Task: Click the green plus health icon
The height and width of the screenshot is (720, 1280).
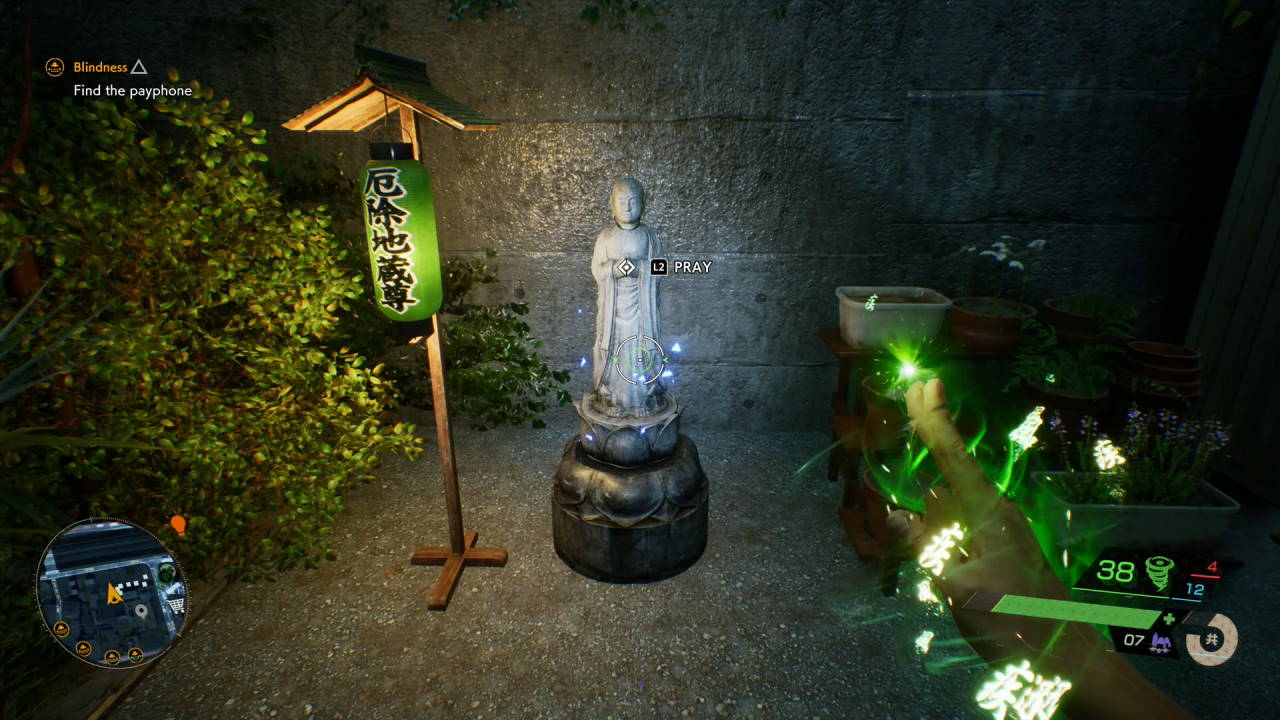Action: [x=1168, y=618]
